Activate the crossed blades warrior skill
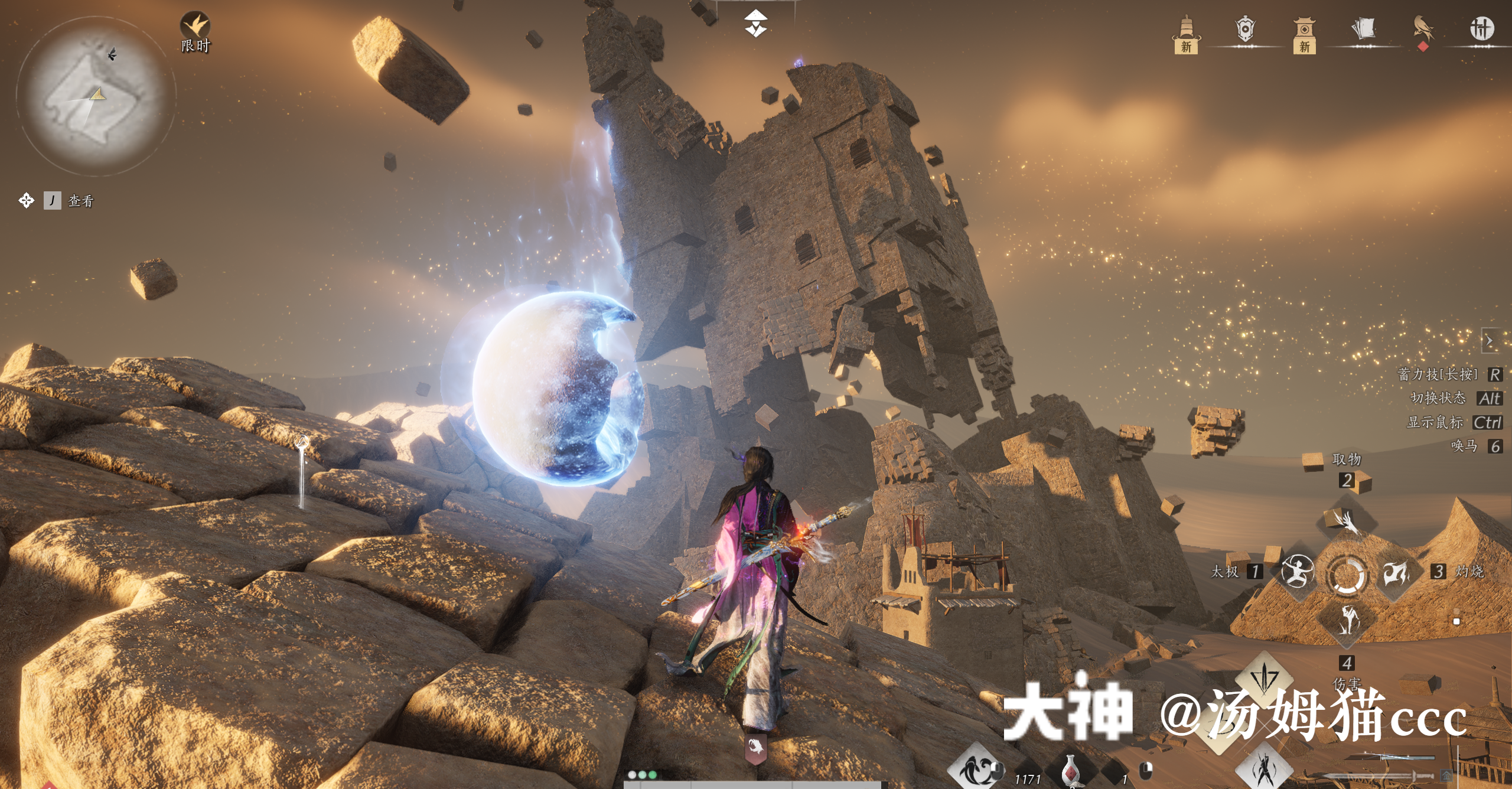Screen dimensions: 1512x789 point(1265,769)
